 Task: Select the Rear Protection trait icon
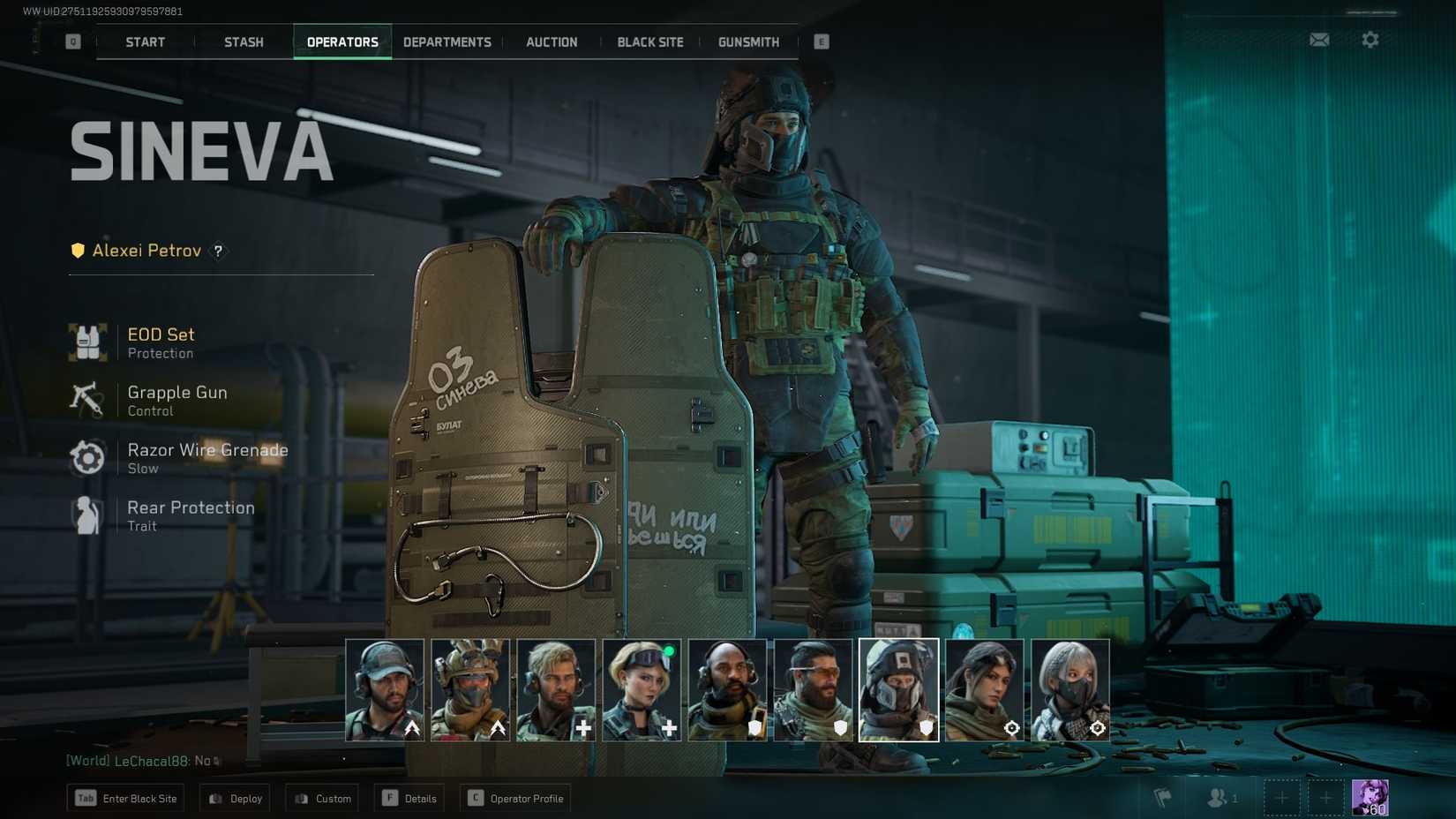point(87,515)
